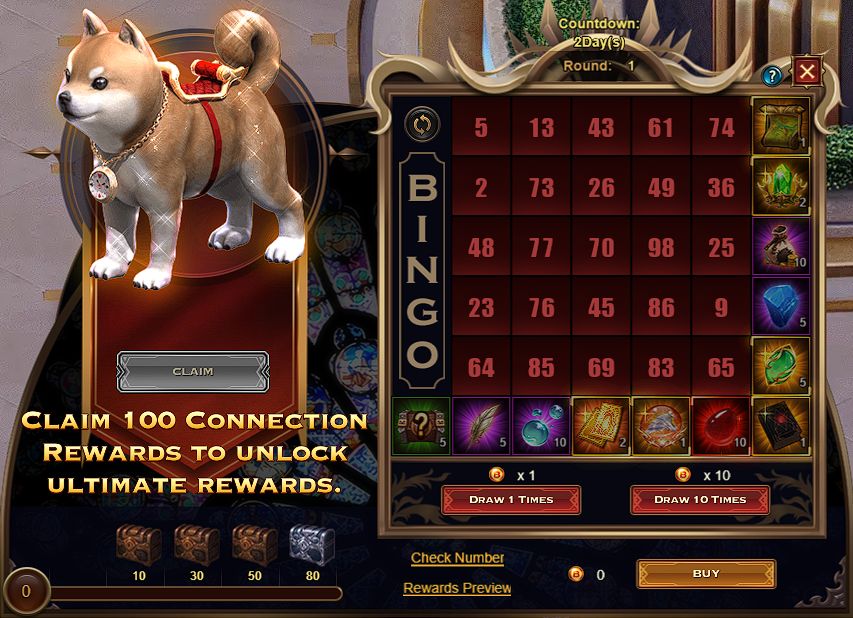Select bingo tile number 70
The image size is (853, 618).
pos(601,246)
